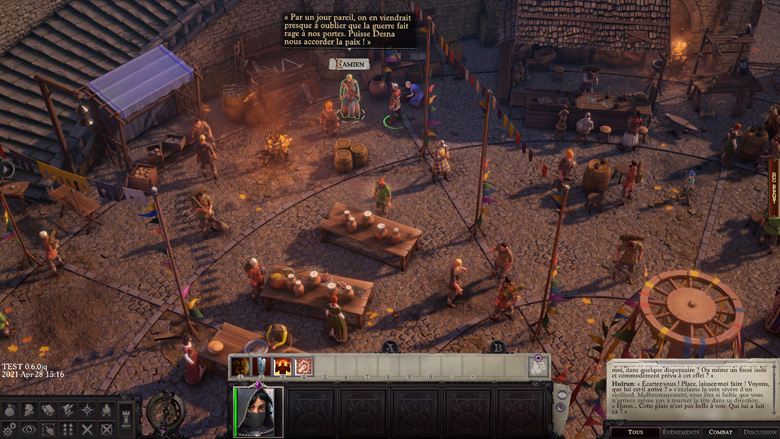Open the inventory bag icon
Image resolution: width=780 pixels, height=439 pixels.
(x=10, y=410)
